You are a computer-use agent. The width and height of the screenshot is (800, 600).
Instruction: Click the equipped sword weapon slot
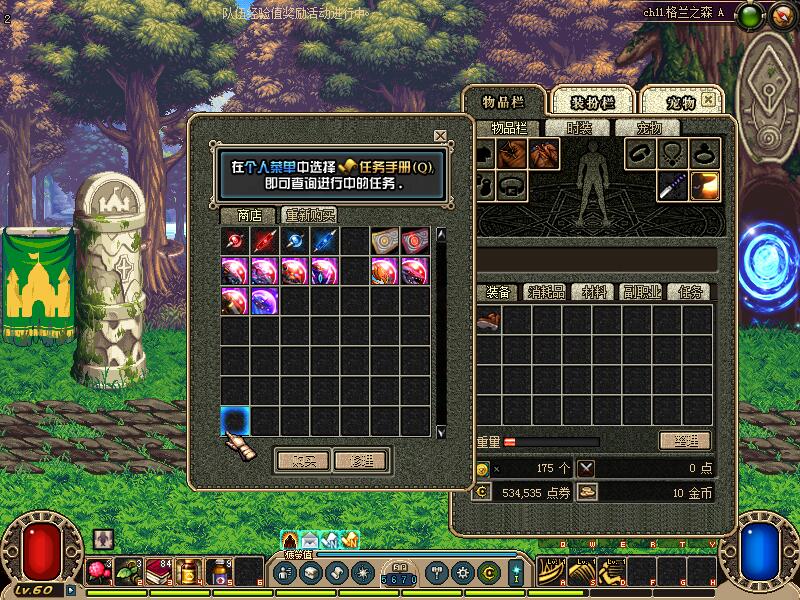pos(672,186)
